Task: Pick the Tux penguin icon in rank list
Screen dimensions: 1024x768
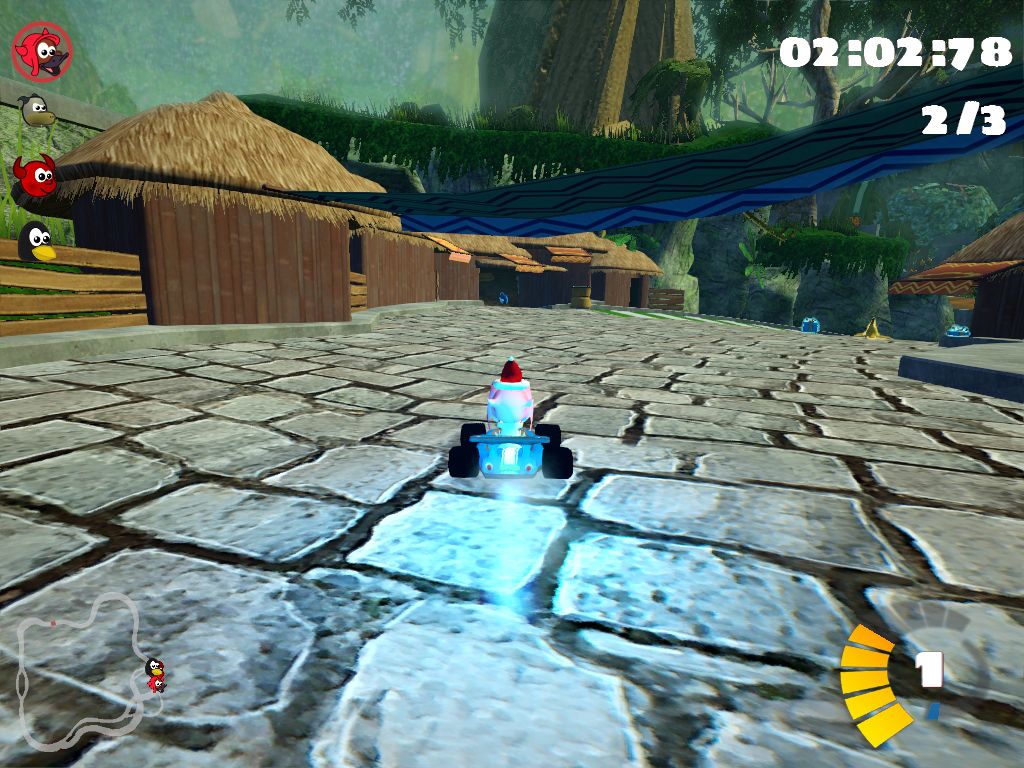Action: click(x=38, y=241)
